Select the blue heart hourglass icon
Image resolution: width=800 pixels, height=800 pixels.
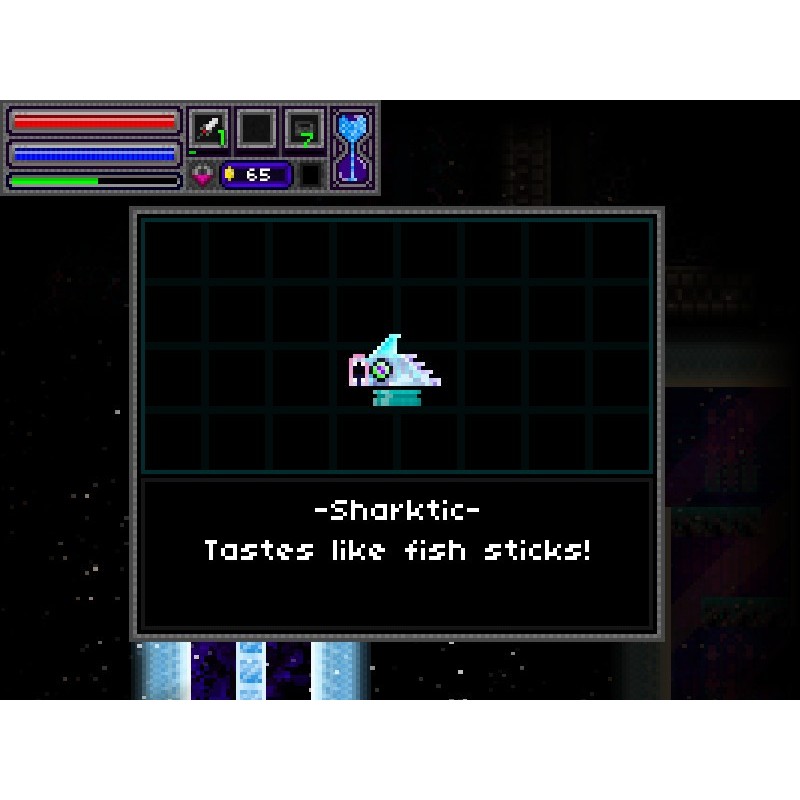353,148
